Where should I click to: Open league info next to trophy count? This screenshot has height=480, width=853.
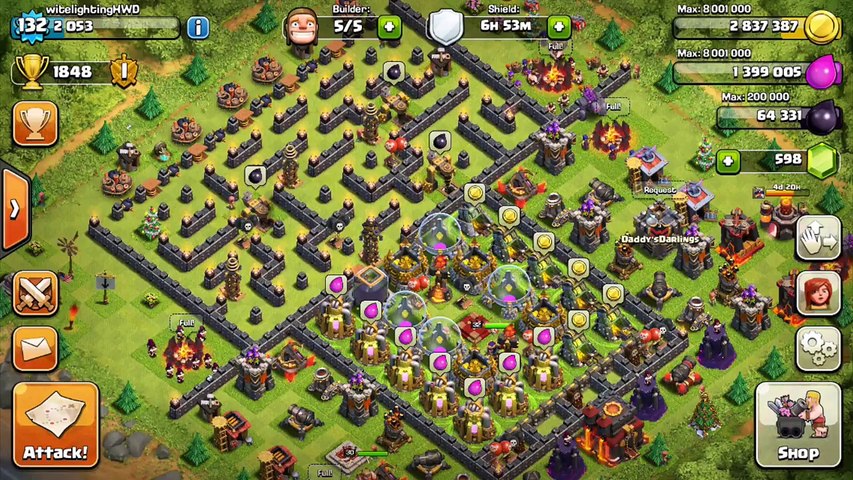click(x=124, y=72)
